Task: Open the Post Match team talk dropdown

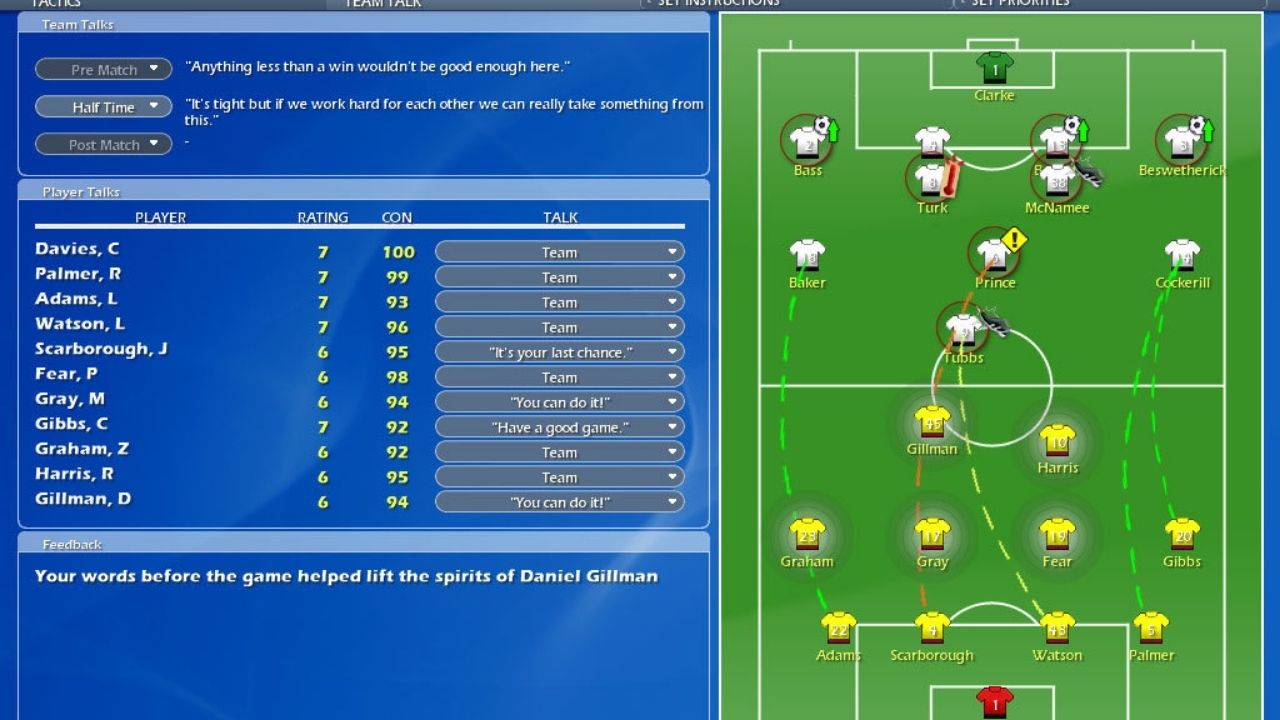Action: point(104,145)
